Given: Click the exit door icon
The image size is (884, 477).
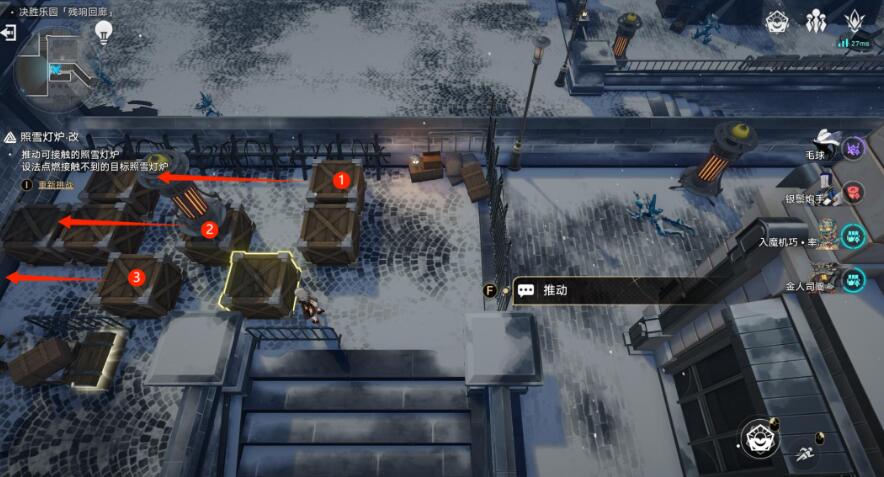Looking at the screenshot, I should (x=9, y=33).
